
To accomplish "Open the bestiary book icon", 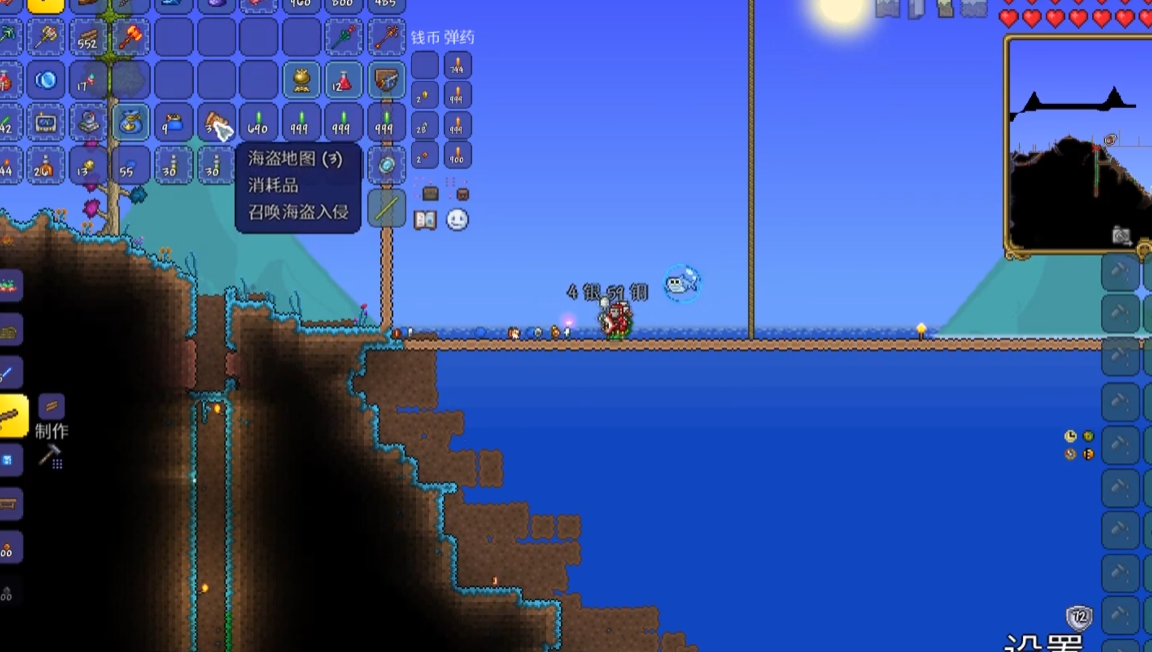I will (x=425, y=220).
